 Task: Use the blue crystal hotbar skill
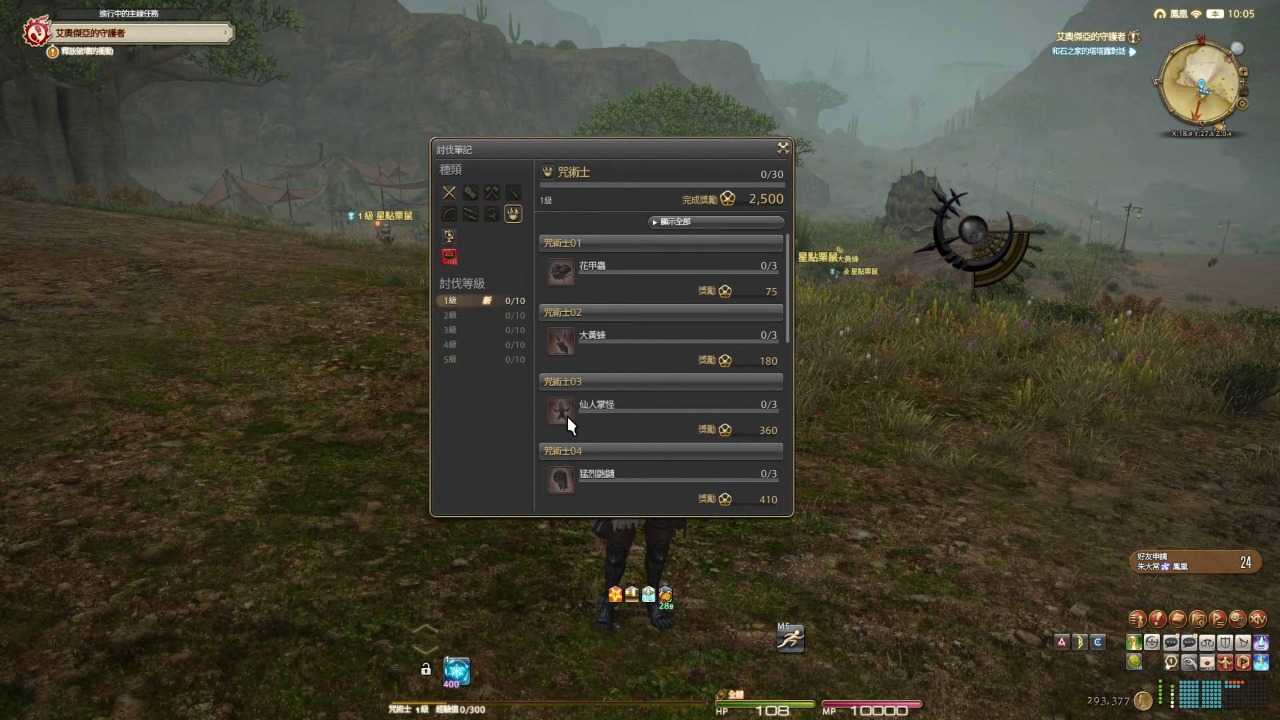456,670
